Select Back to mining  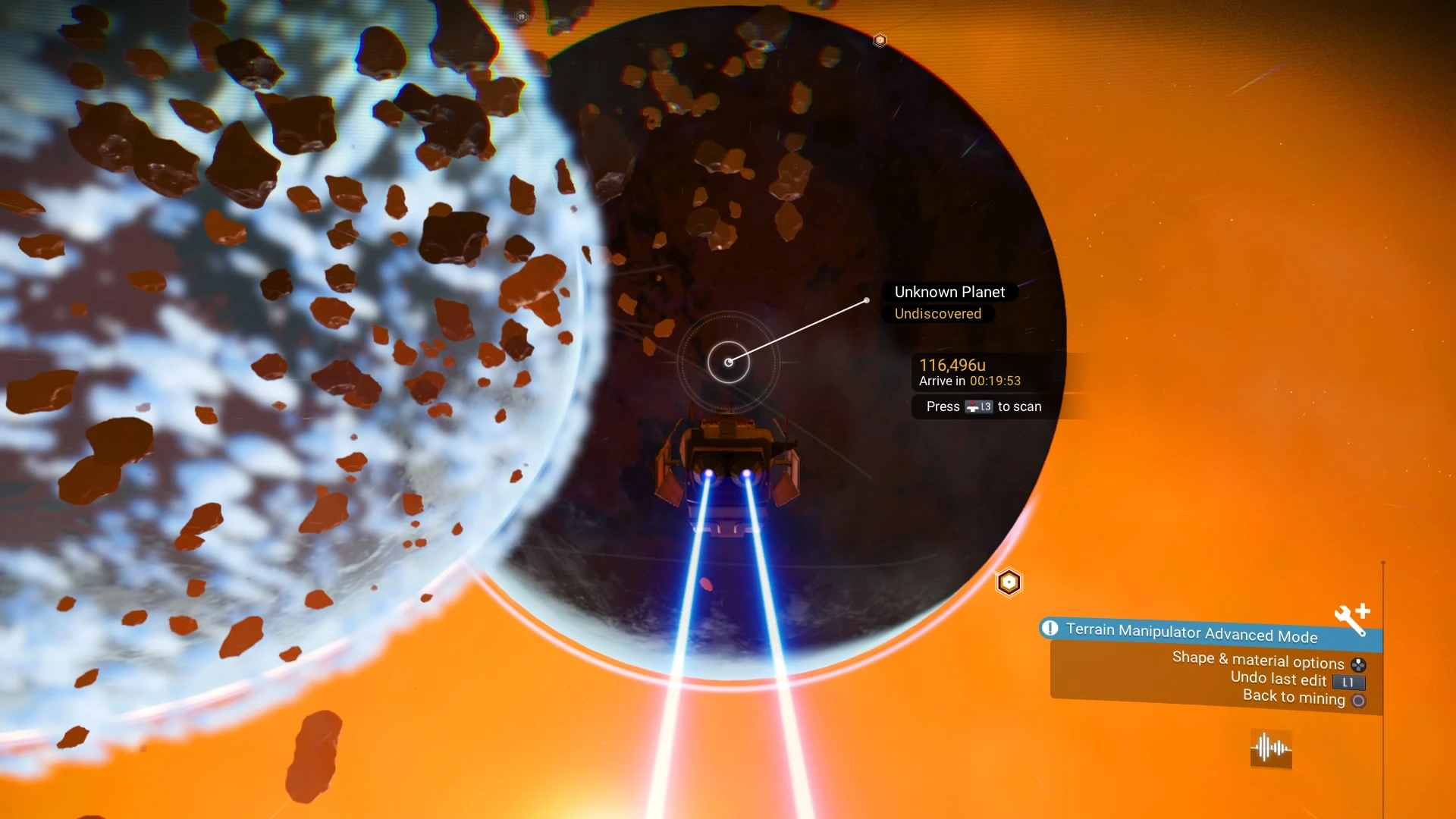[1293, 698]
